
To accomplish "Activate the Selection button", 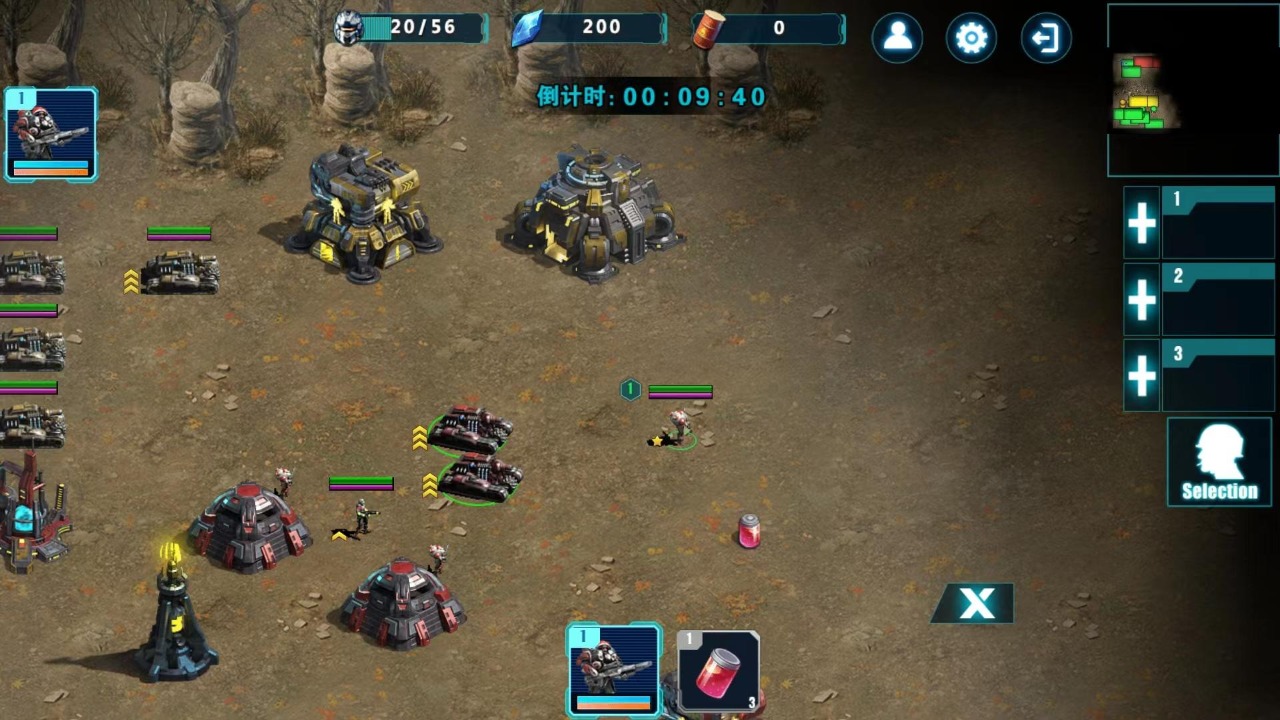I will tap(1219, 462).
